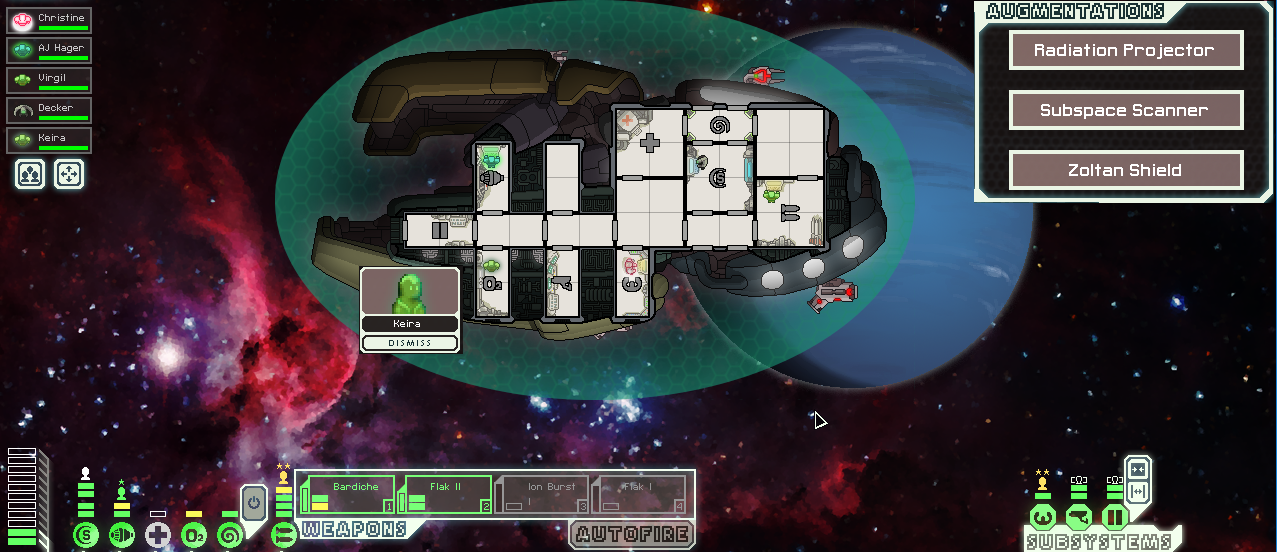Close all doors with the door button
Viewport: 1277px width, 552px height.
click(x=1138, y=471)
